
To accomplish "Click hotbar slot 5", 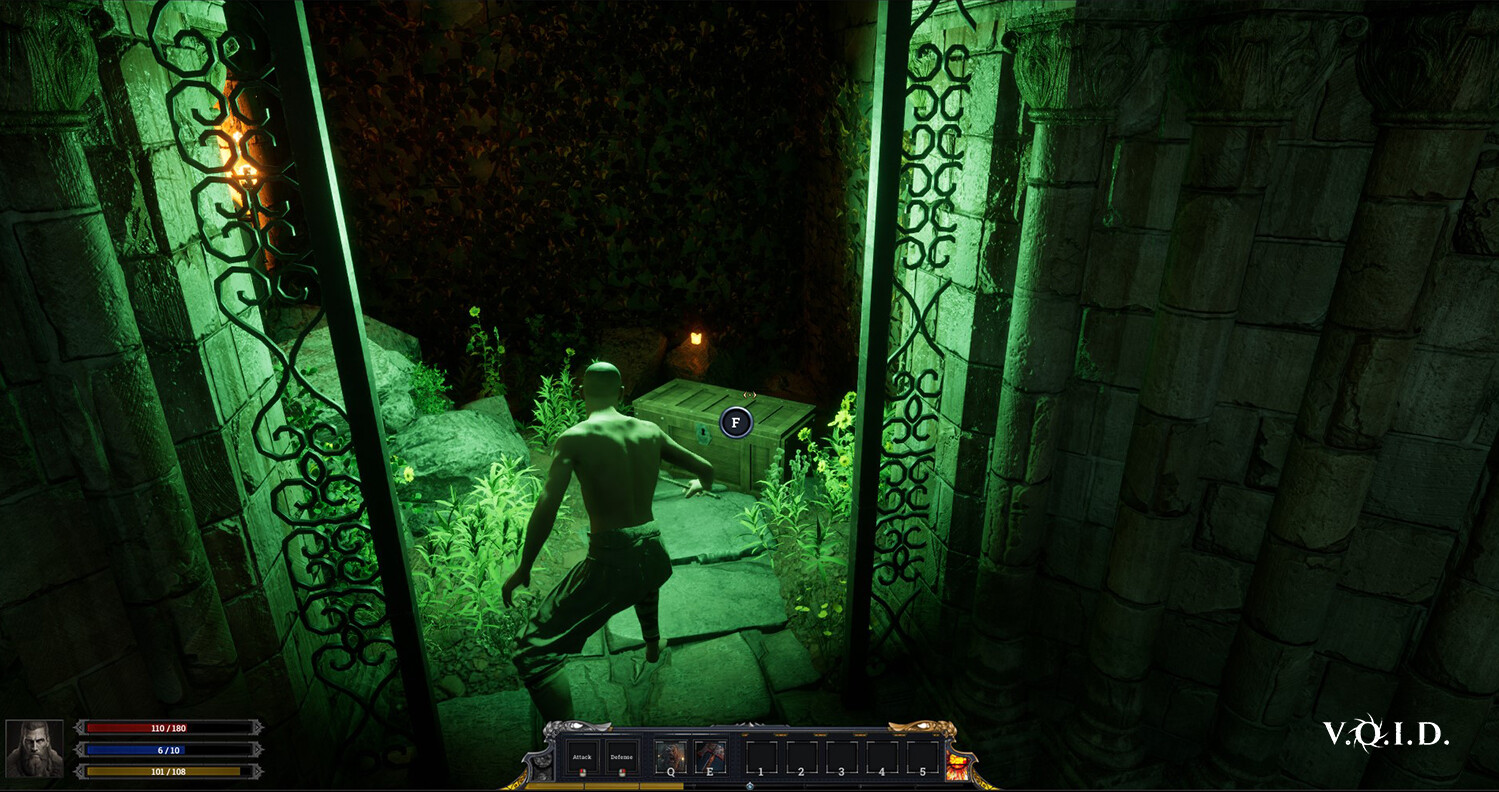I will point(922,755).
